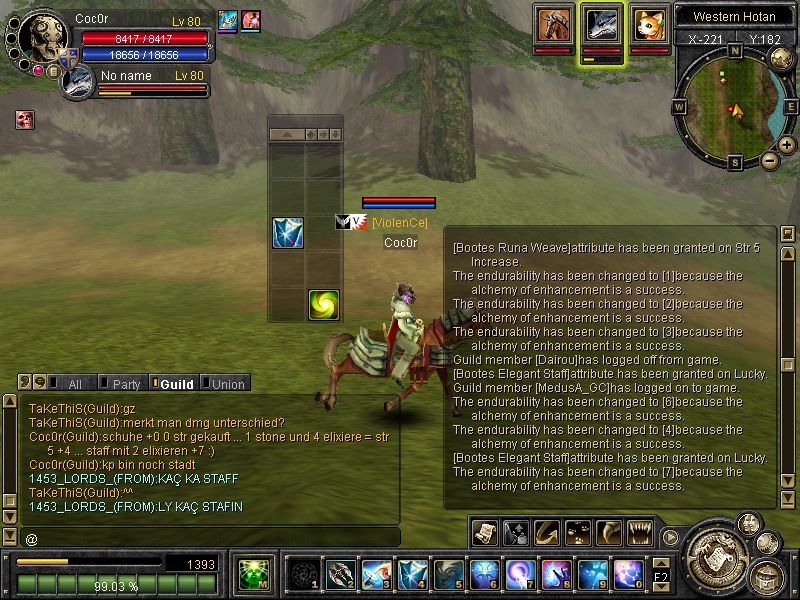Click the red skull status icon
Screen dimensions: 800x600
click(24, 120)
